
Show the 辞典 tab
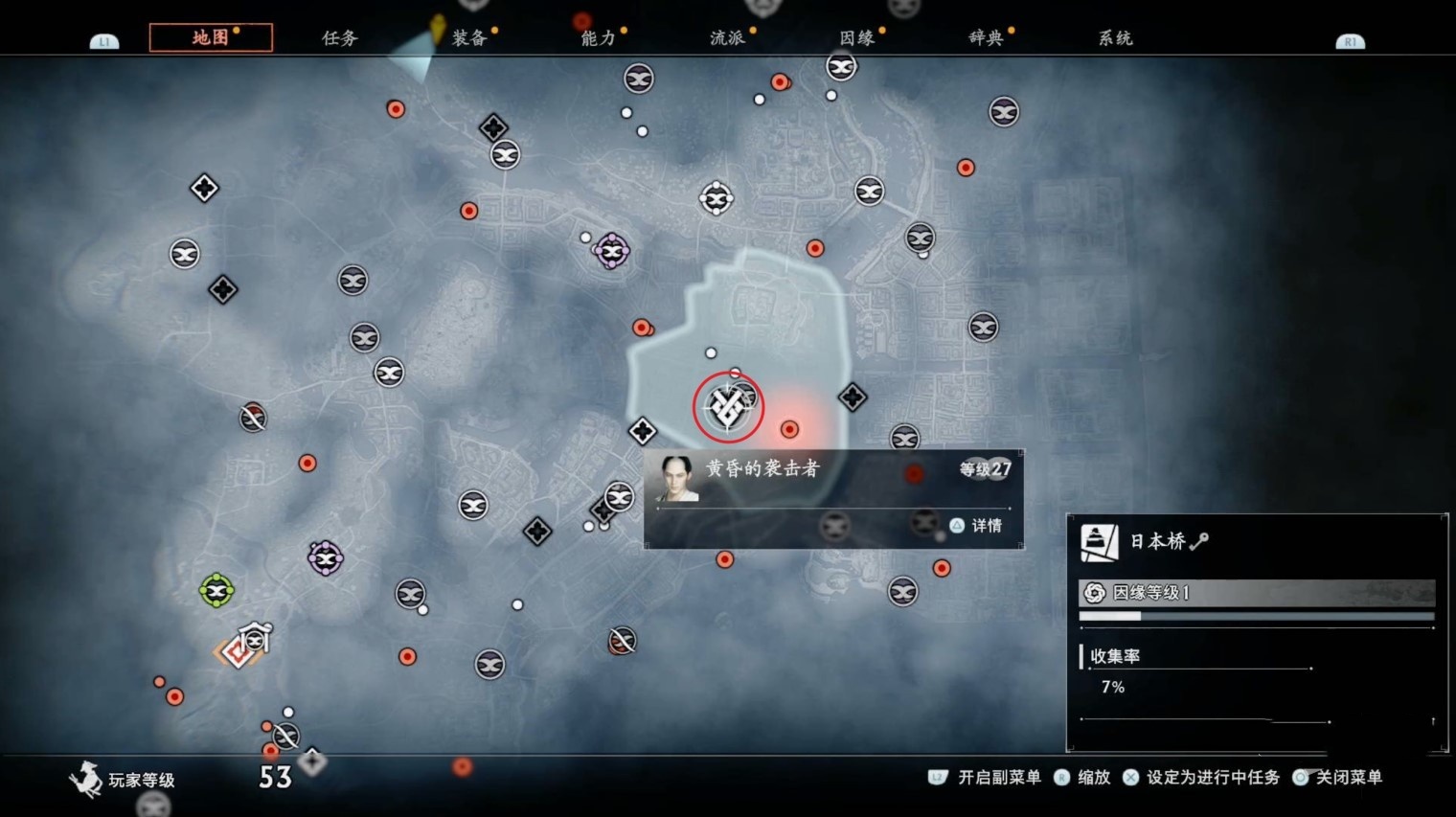pos(987,38)
